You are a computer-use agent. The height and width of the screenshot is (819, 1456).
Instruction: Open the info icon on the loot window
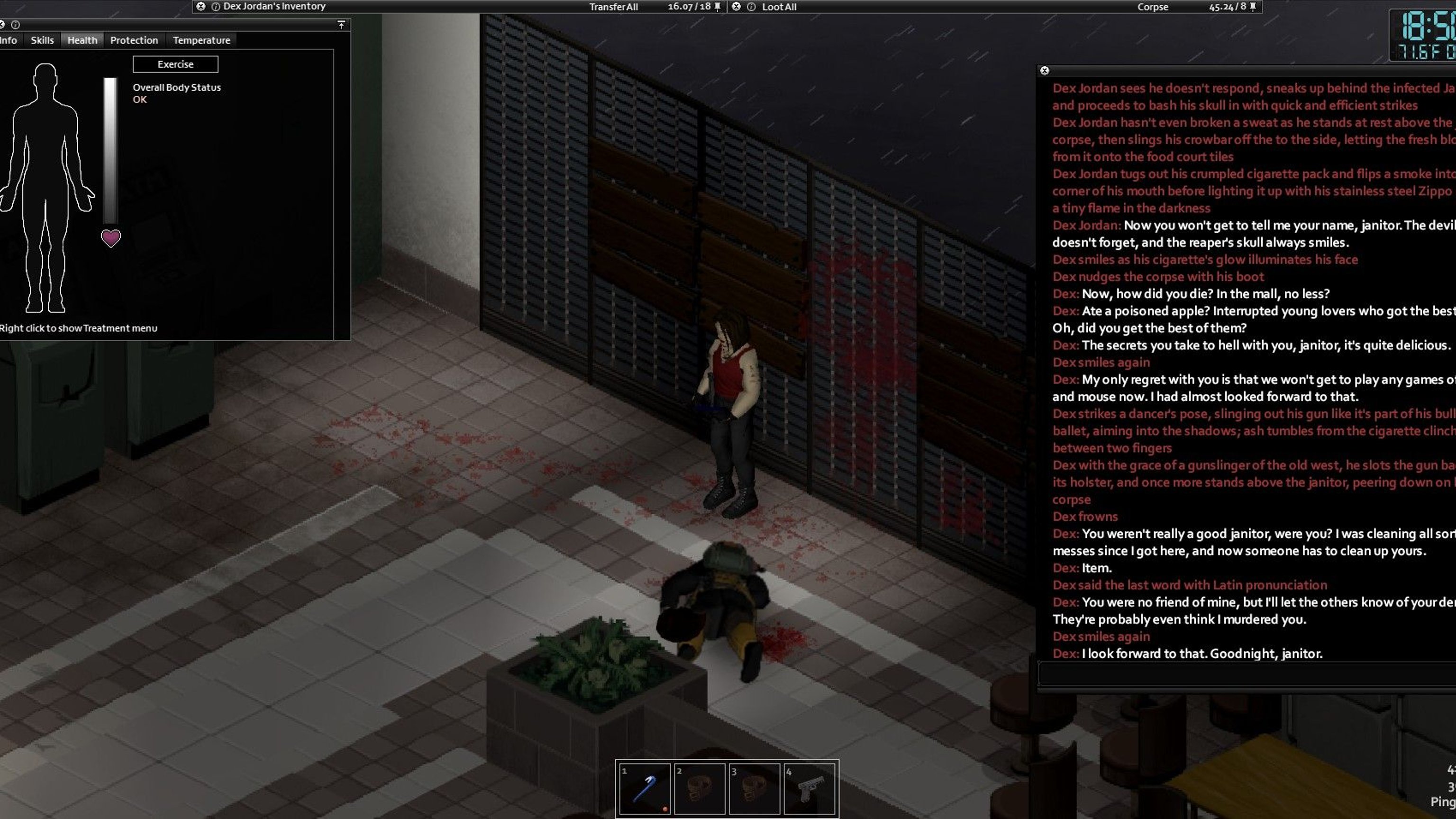click(x=751, y=7)
